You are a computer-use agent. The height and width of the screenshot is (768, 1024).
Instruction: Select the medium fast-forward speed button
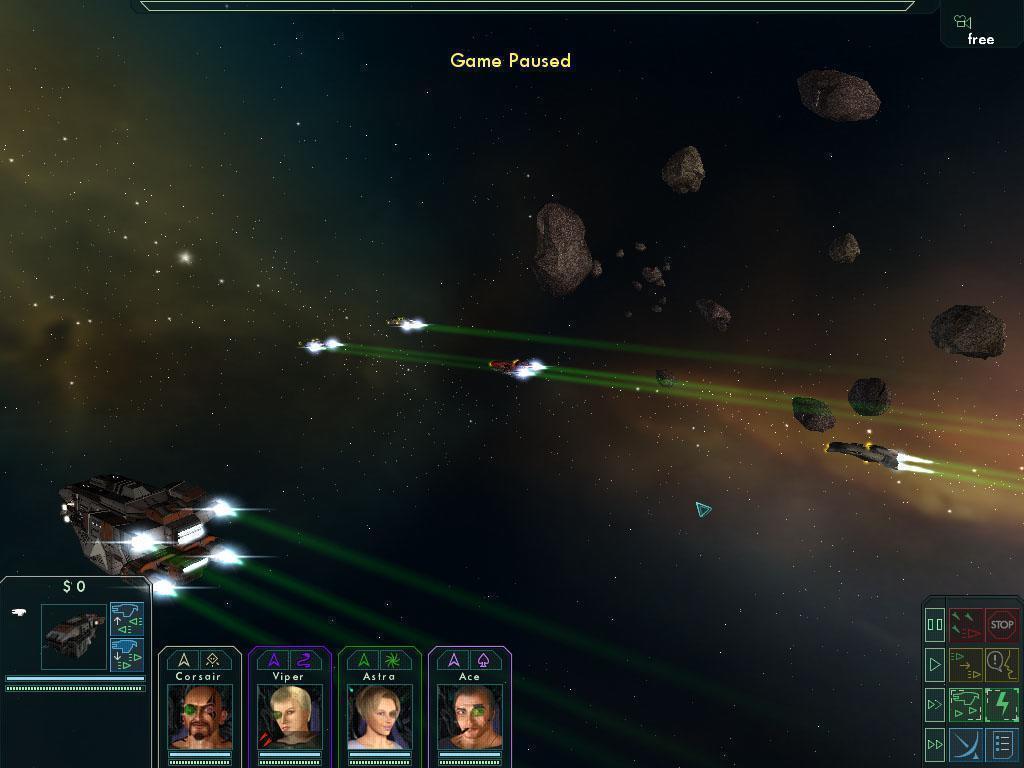pyautogui.click(x=935, y=704)
